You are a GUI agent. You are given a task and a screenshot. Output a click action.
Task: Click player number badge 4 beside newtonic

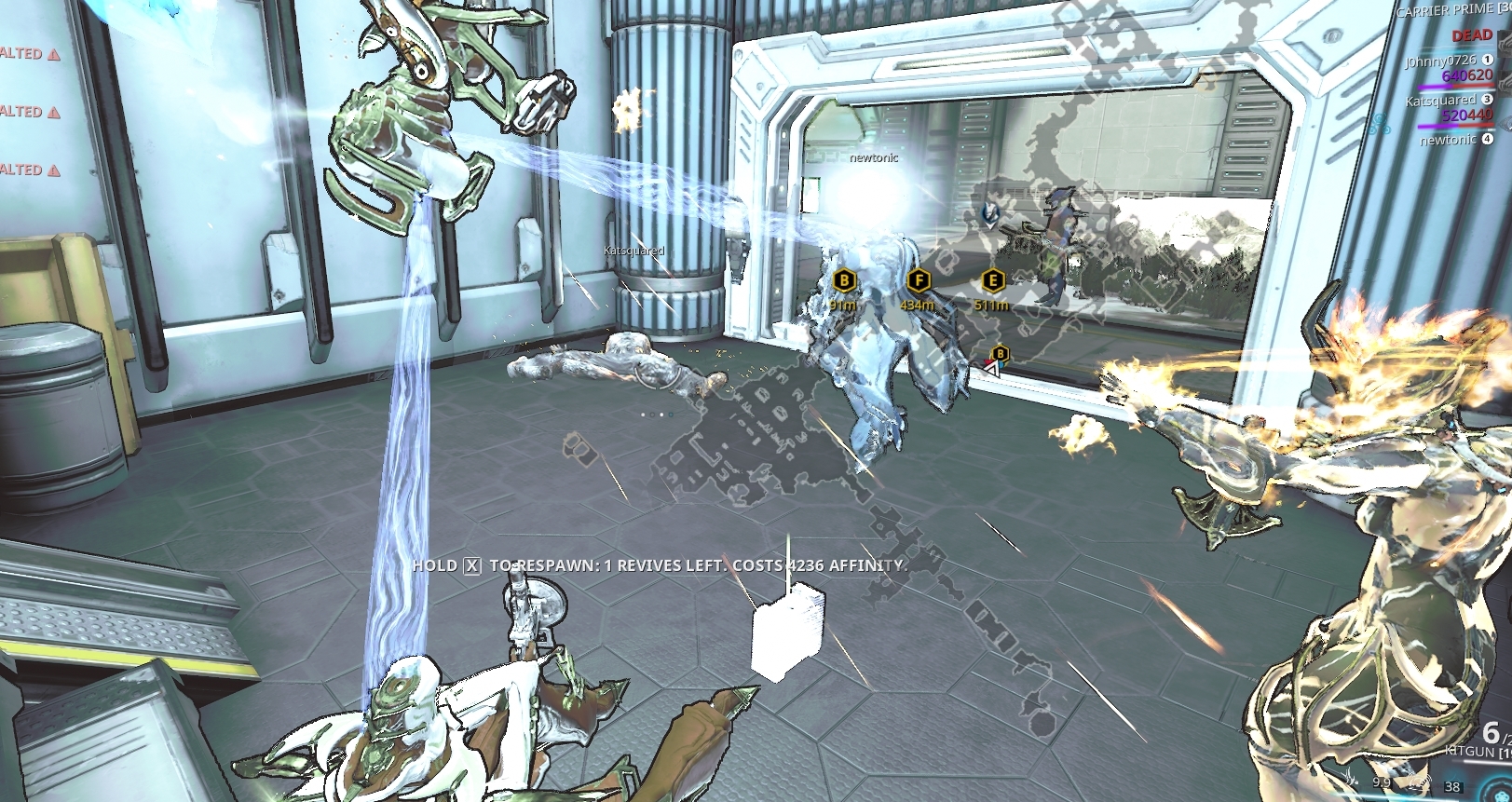1488,140
